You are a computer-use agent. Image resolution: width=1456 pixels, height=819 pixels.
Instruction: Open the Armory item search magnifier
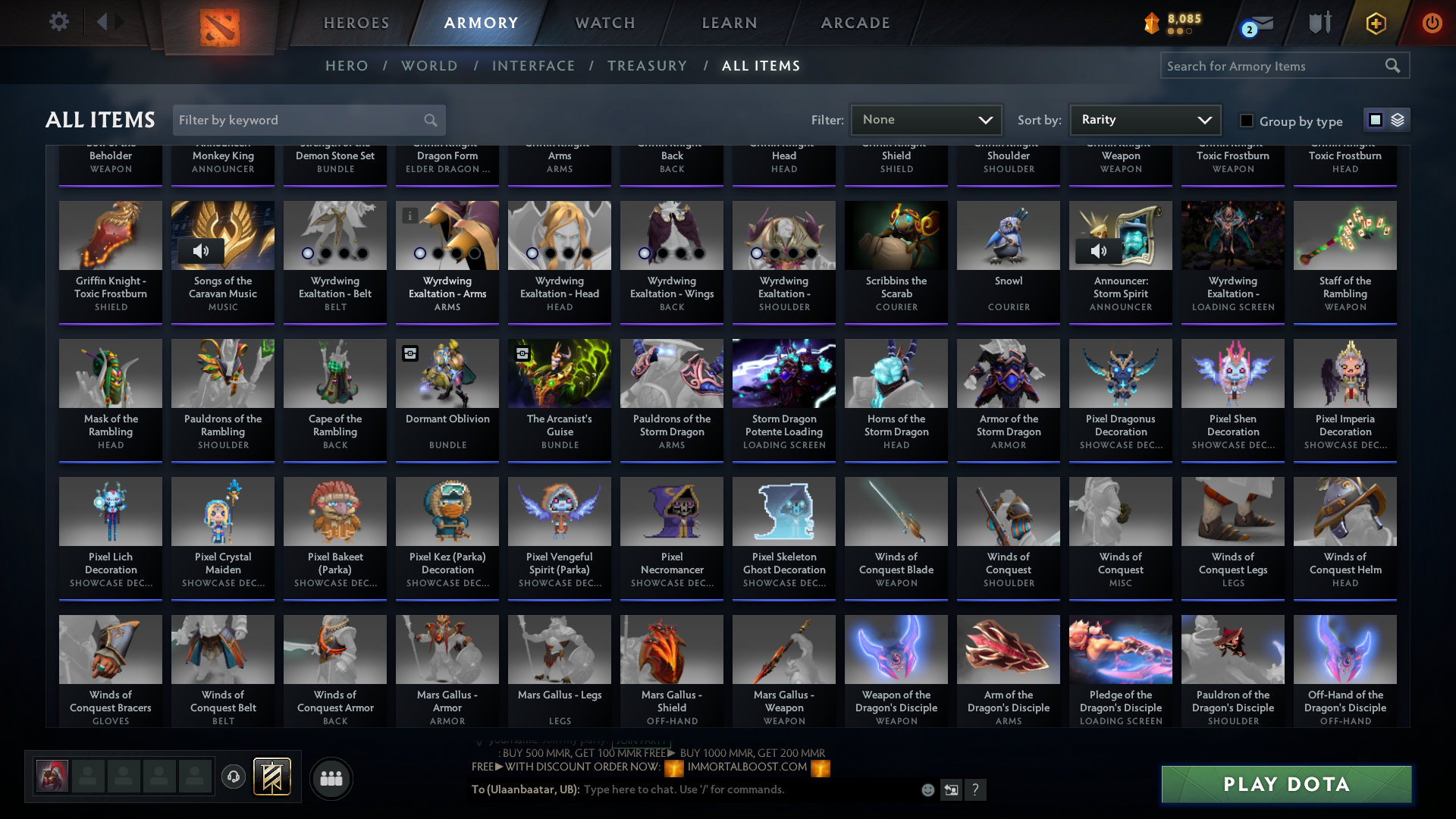pos(1394,65)
